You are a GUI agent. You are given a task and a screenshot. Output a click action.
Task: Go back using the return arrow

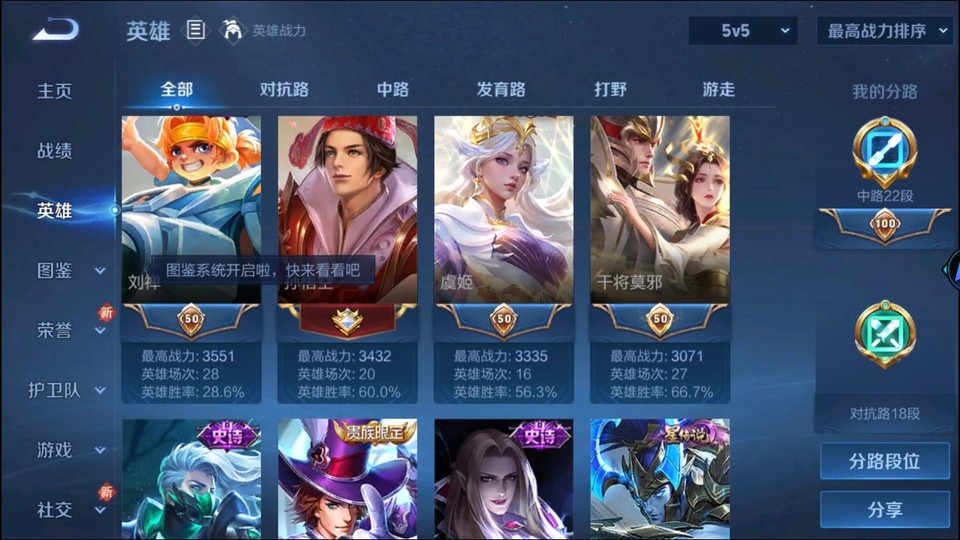click(x=54, y=30)
